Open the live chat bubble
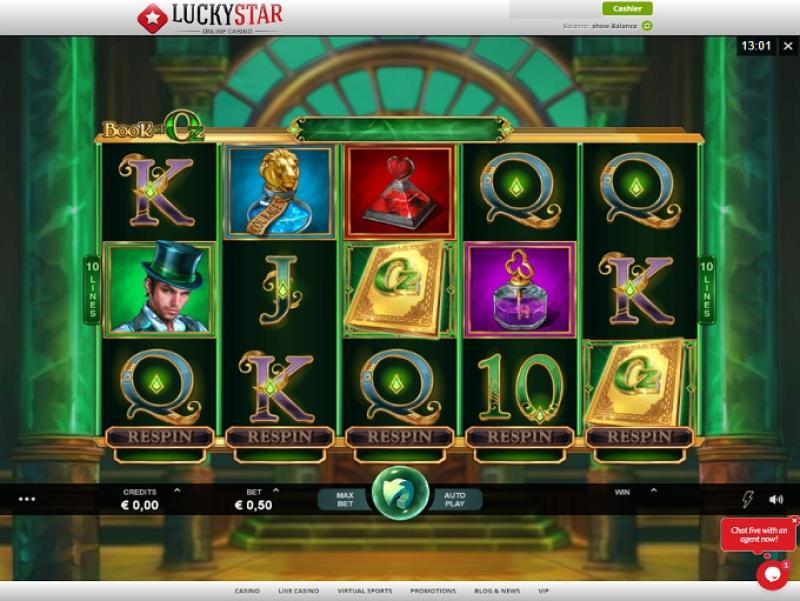This screenshot has width=800, height=601. tap(772, 573)
